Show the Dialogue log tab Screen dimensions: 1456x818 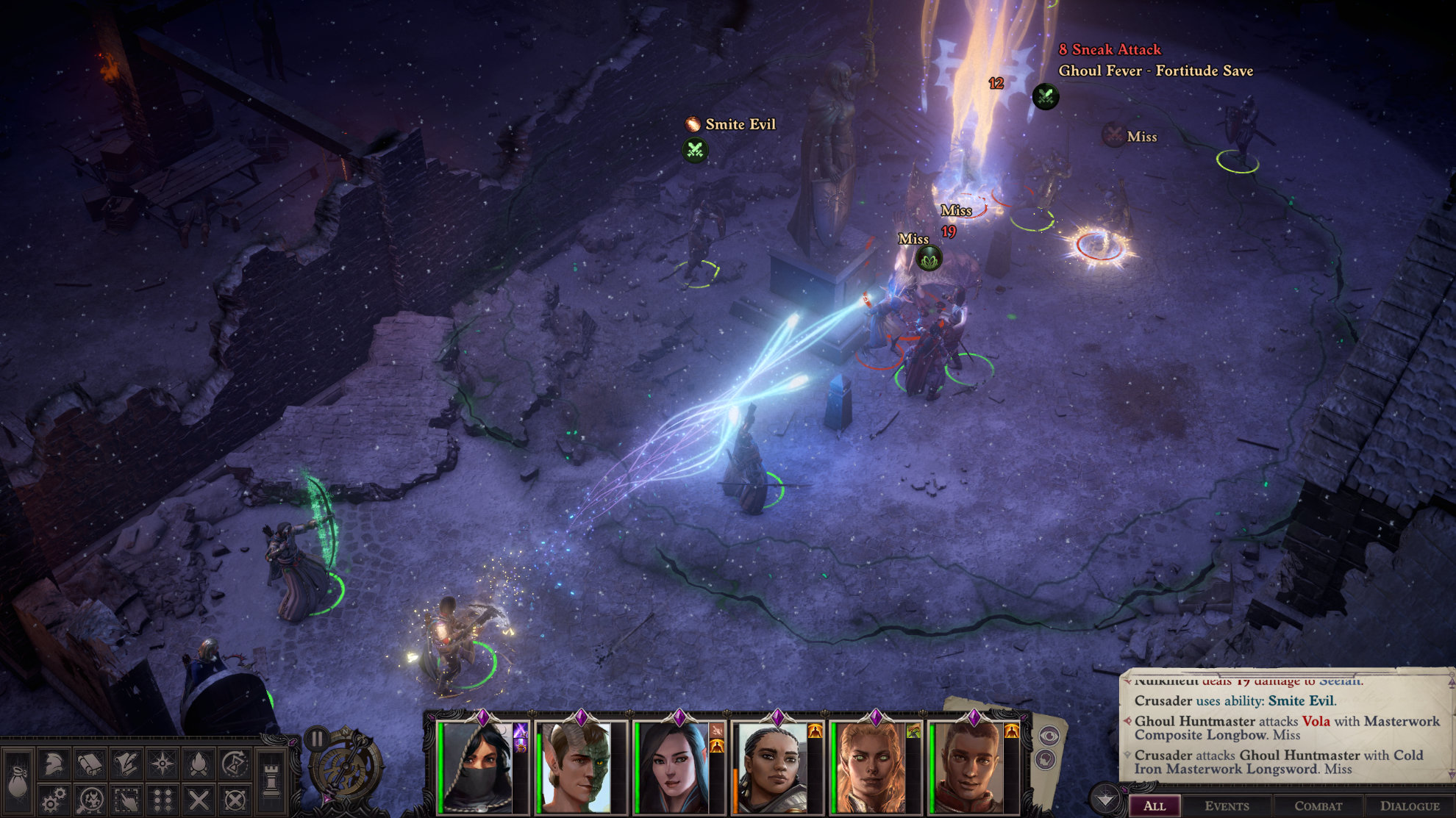click(1409, 806)
